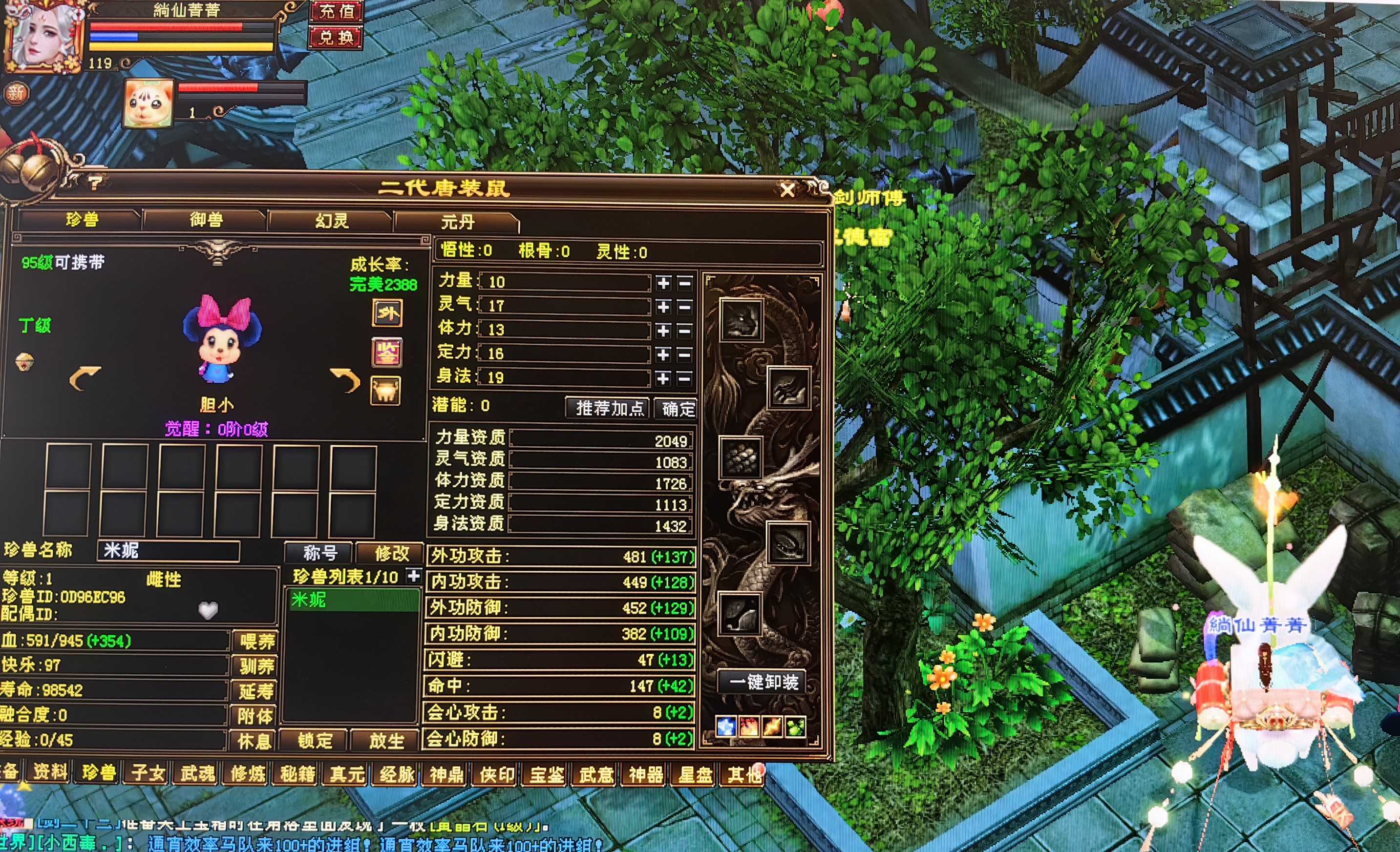Open the 武魂 bottom menu tab
The height and width of the screenshot is (852, 1400).
click(x=197, y=773)
